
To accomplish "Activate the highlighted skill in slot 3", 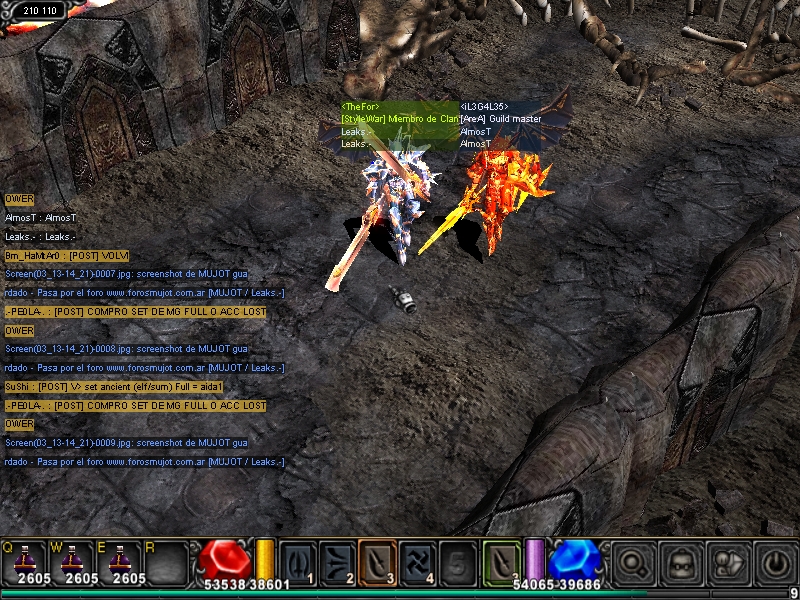I will click(377, 560).
